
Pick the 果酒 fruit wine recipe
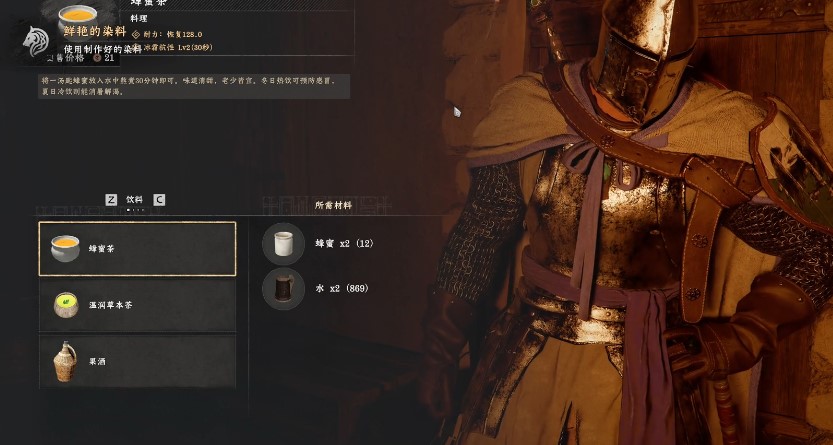(137, 361)
